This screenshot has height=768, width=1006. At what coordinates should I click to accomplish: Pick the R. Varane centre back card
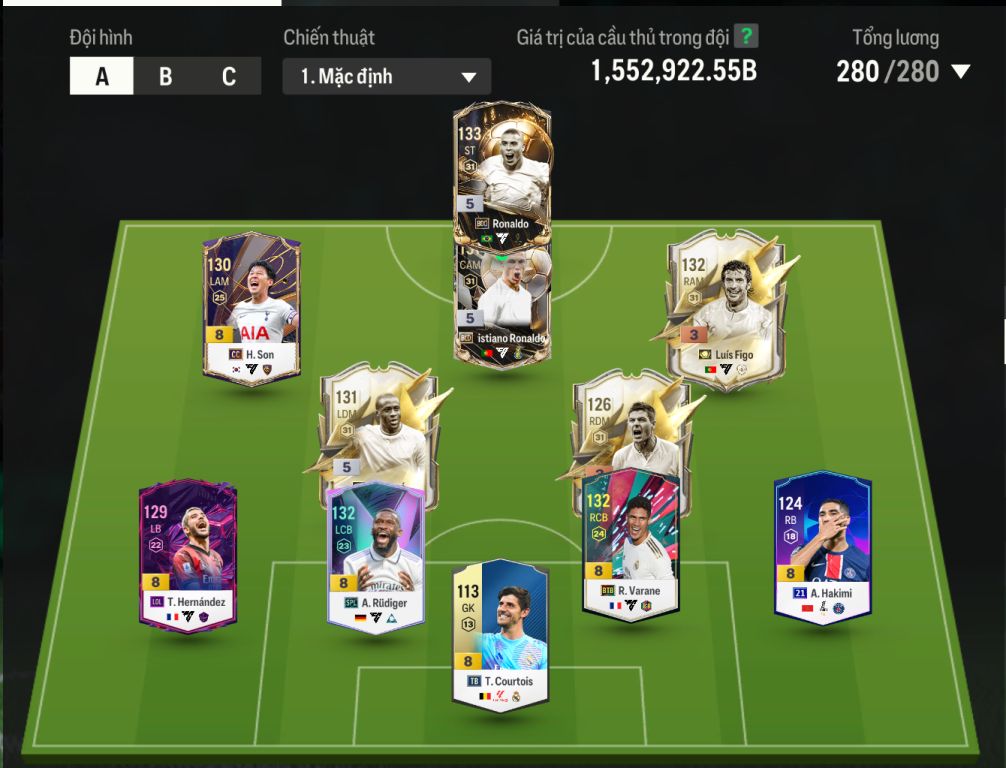point(630,545)
